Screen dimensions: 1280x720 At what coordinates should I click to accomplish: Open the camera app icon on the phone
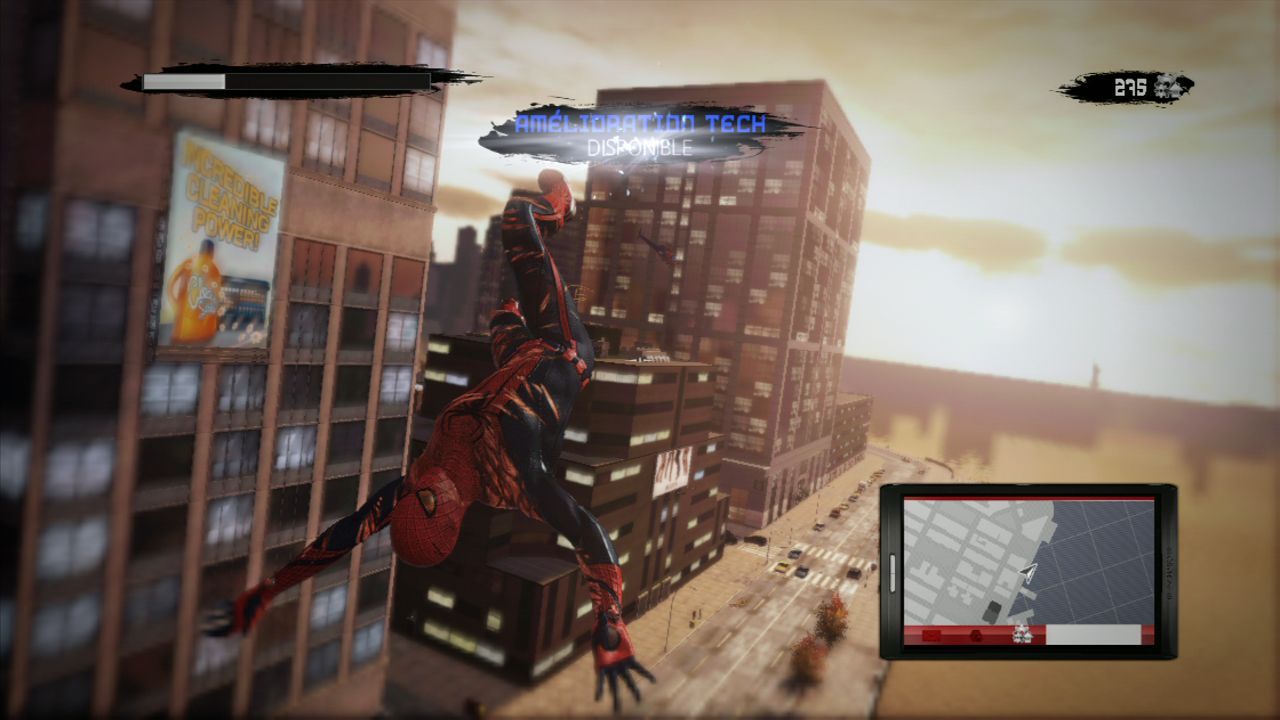tap(976, 634)
